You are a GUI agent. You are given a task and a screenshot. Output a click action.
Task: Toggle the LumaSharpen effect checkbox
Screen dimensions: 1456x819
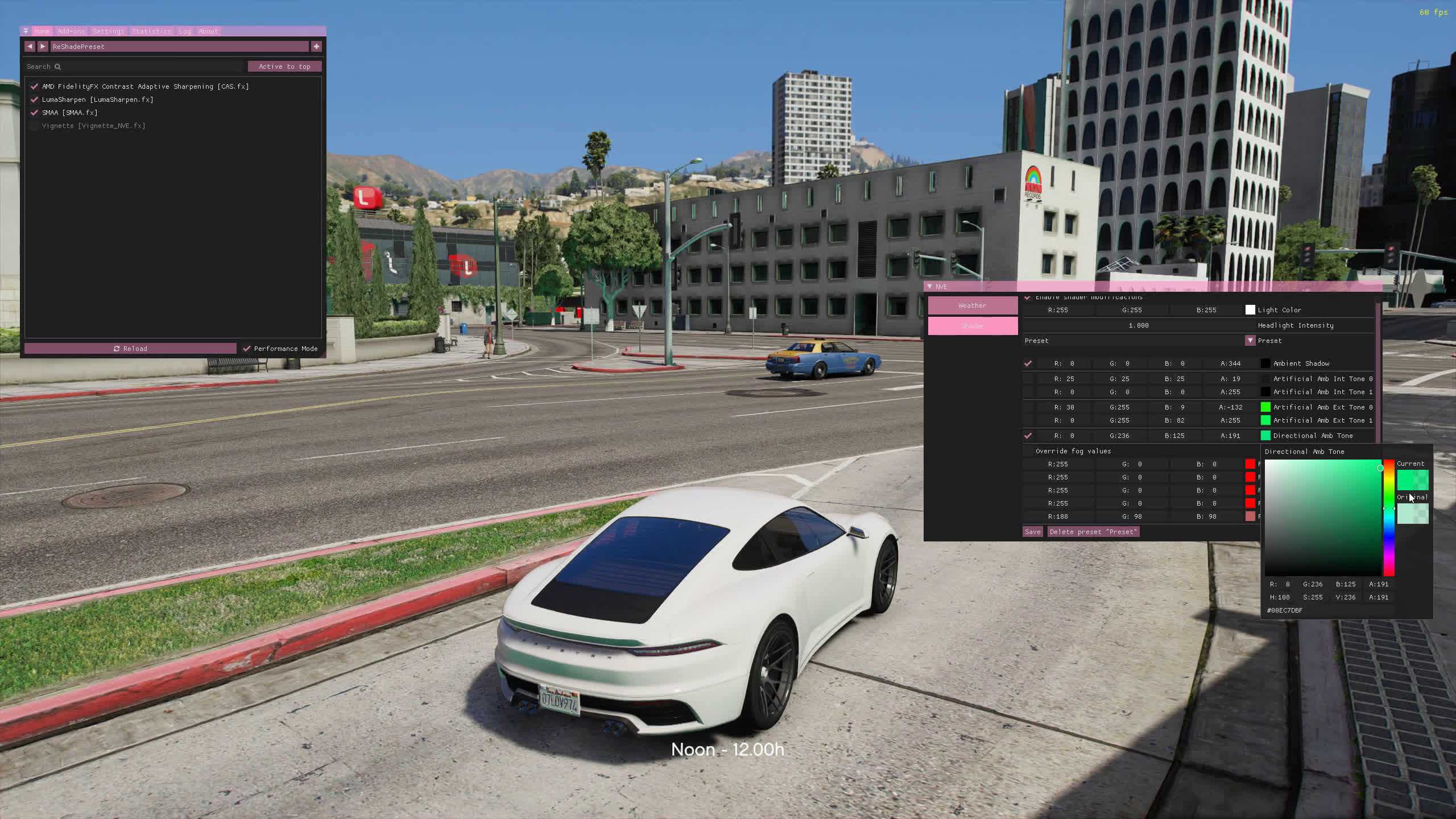[x=34, y=100]
